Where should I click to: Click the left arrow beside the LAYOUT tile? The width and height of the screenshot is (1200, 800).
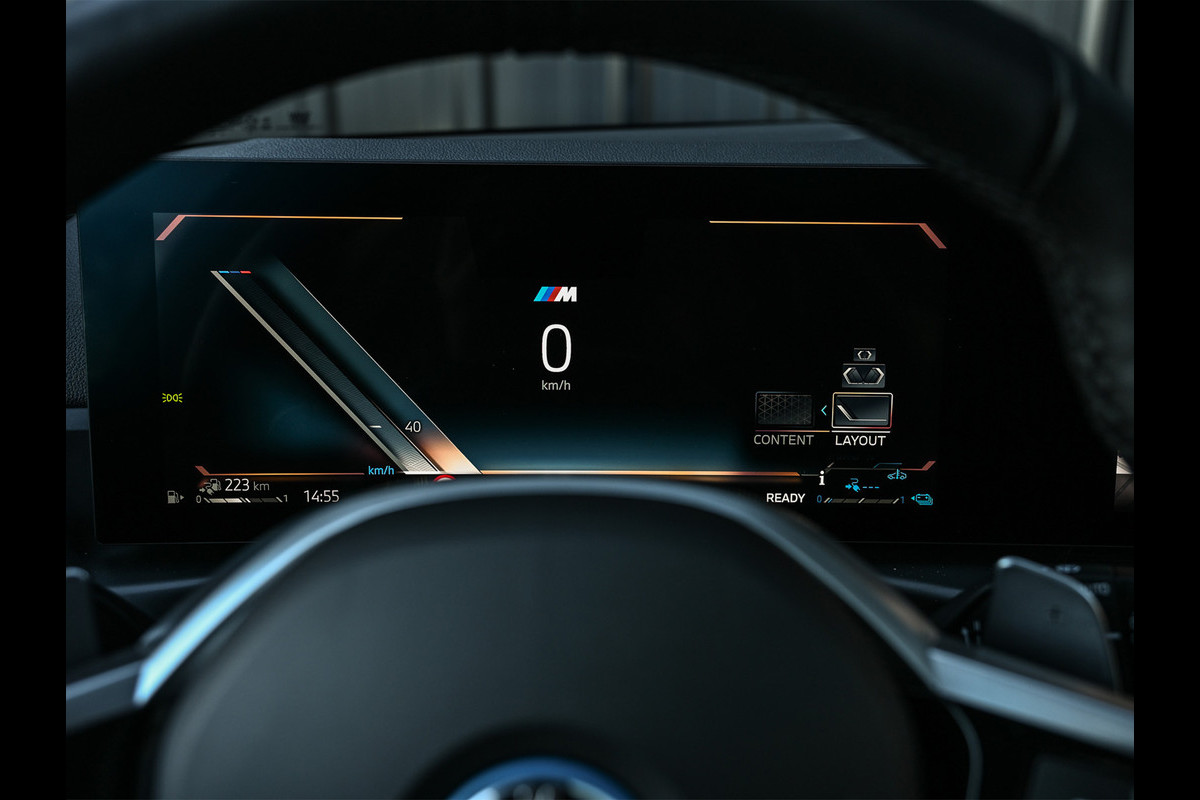click(x=824, y=410)
